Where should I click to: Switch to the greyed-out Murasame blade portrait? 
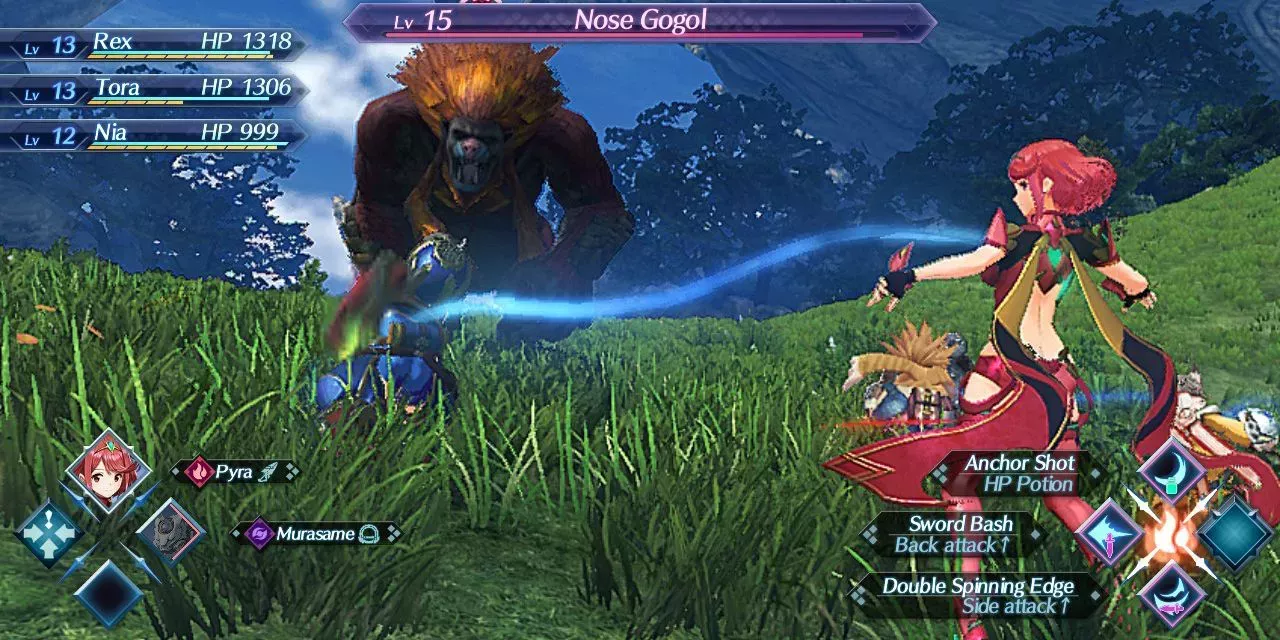(x=169, y=531)
